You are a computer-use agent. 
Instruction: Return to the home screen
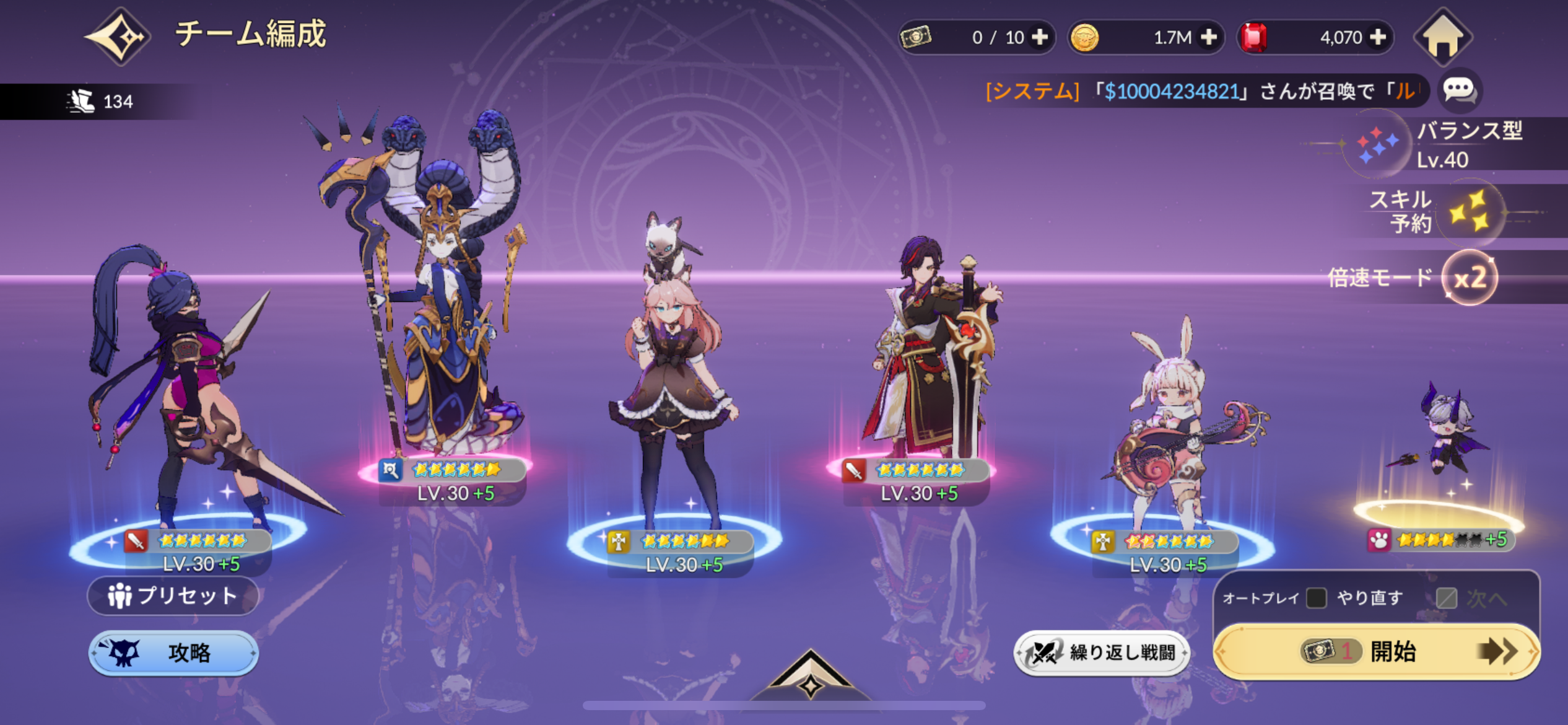[x=1442, y=37]
